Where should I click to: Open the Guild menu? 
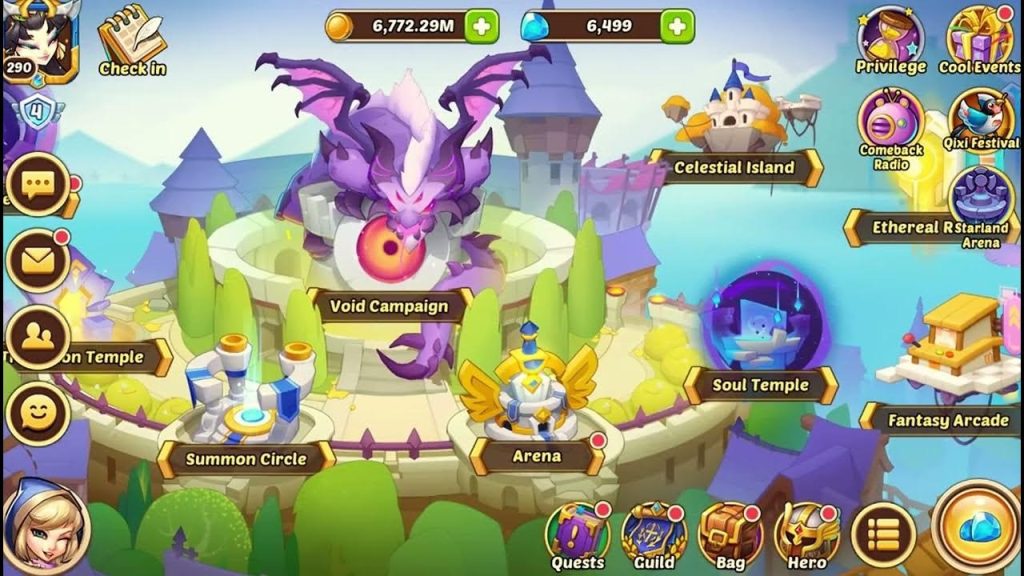654,533
